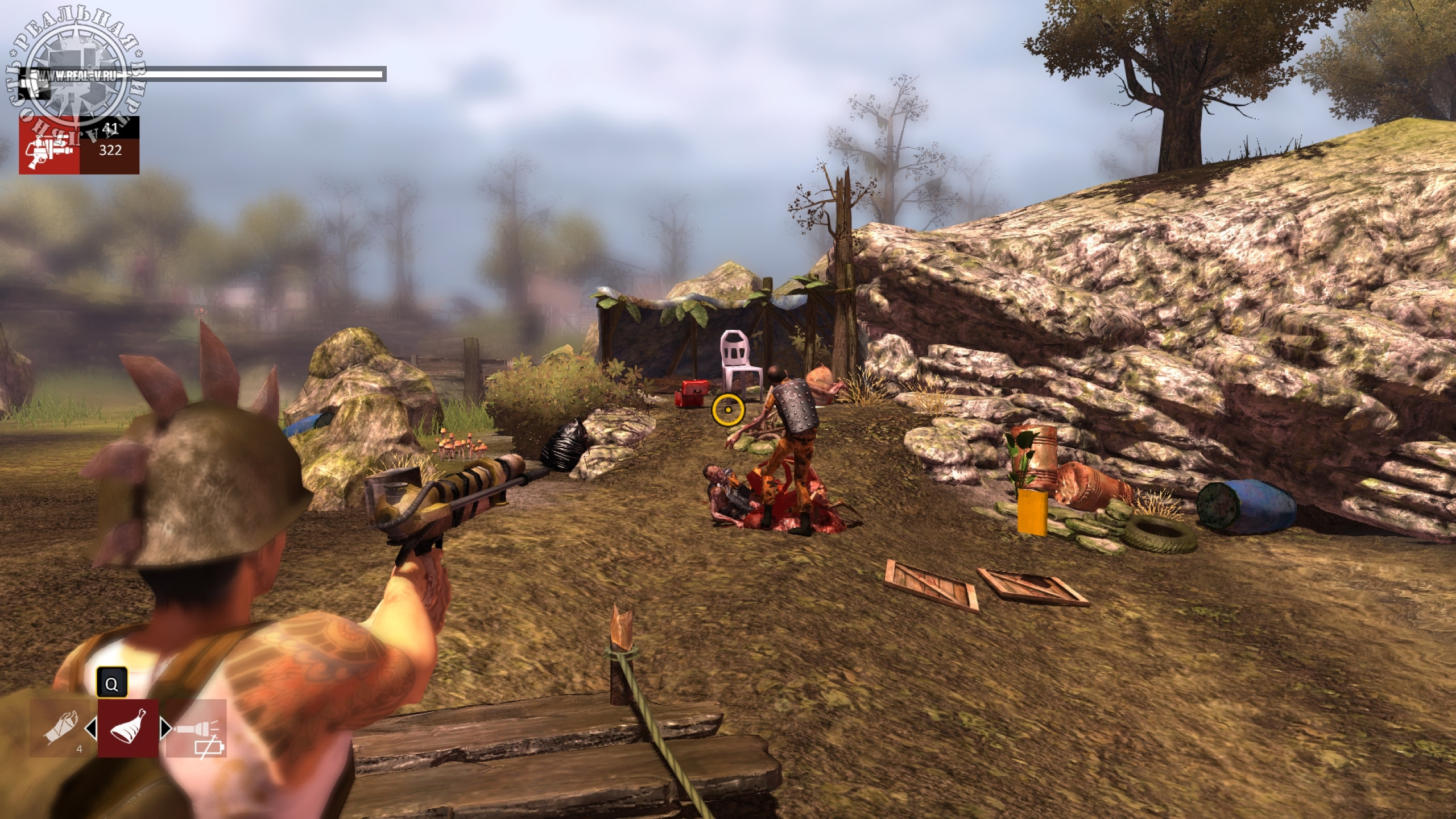Switch to the flashlight item slot
This screenshot has width=1456, height=819.
[196, 729]
